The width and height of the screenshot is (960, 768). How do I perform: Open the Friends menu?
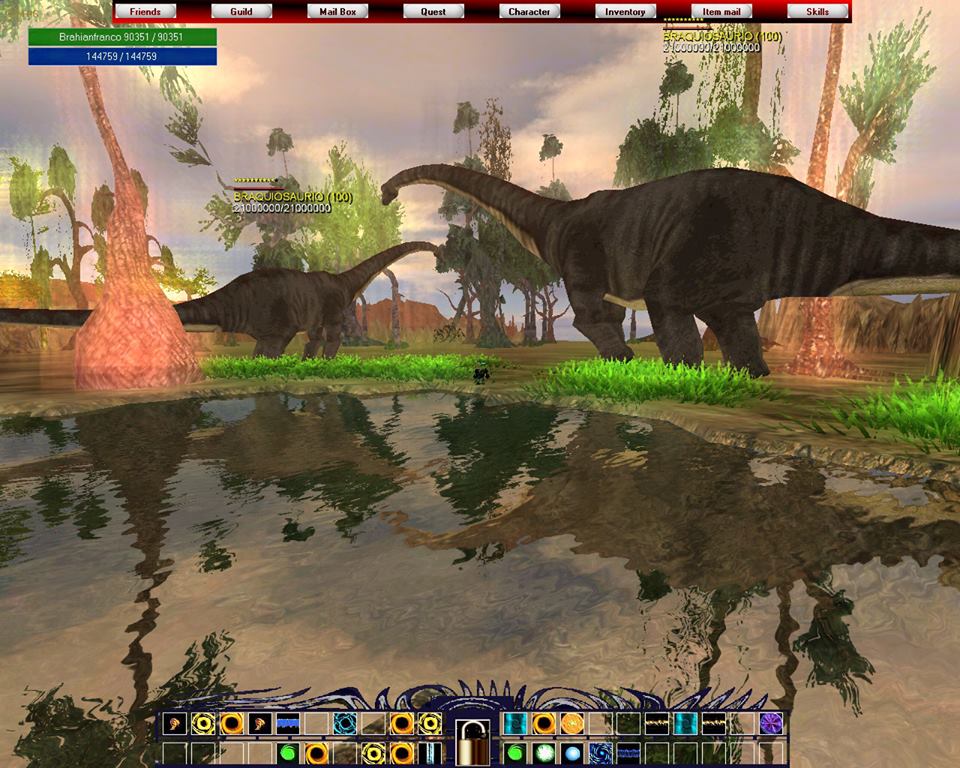[145, 12]
